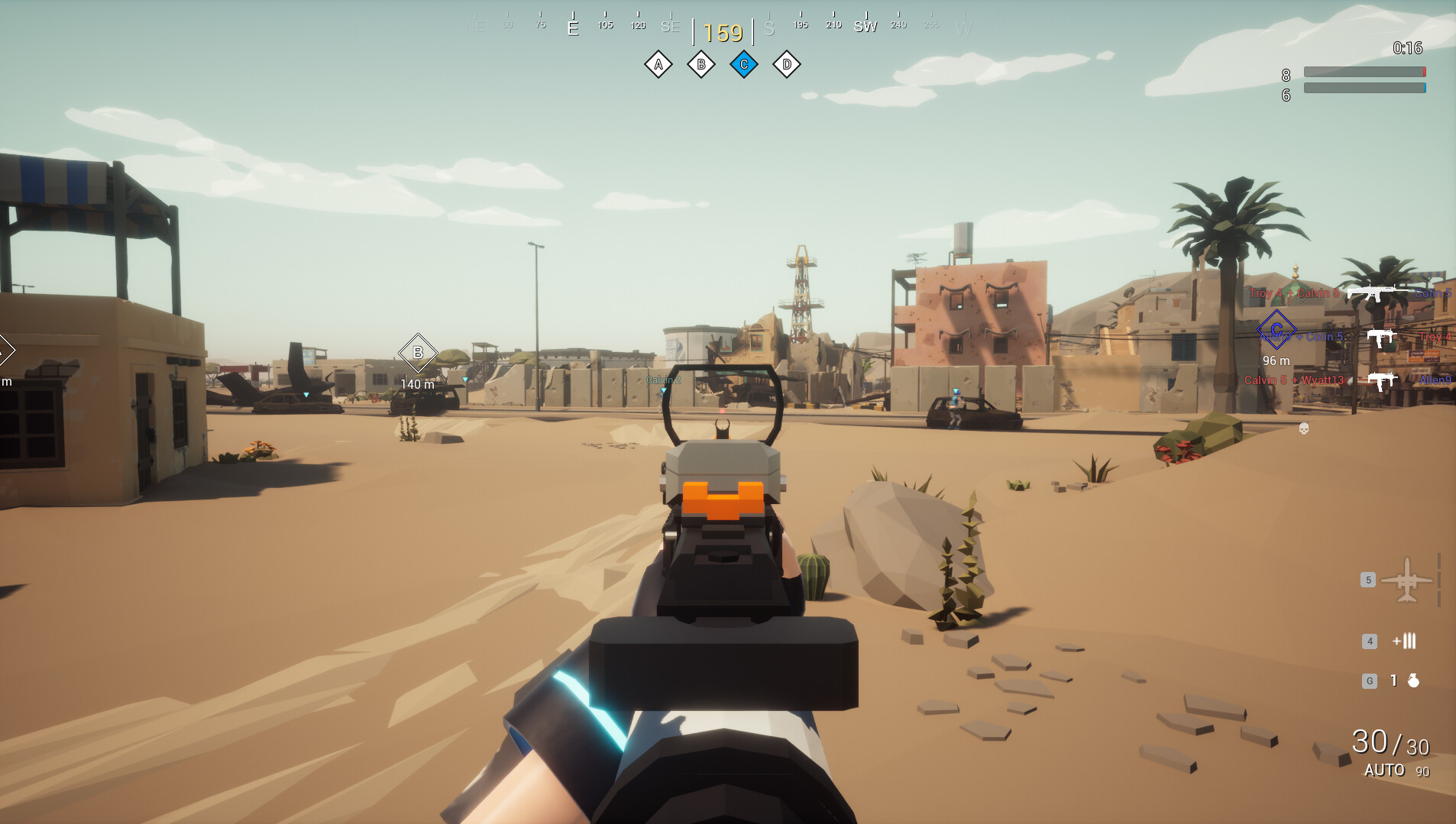Viewport: 1456px width, 824px height.
Task: Click the rifle icon in the top killfeed entry
Action: [x=1380, y=292]
